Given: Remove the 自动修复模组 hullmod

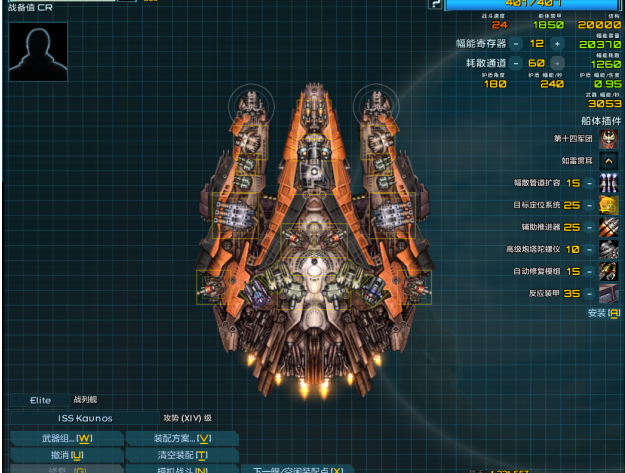Looking at the screenshot, I should (x=590, y=271).
